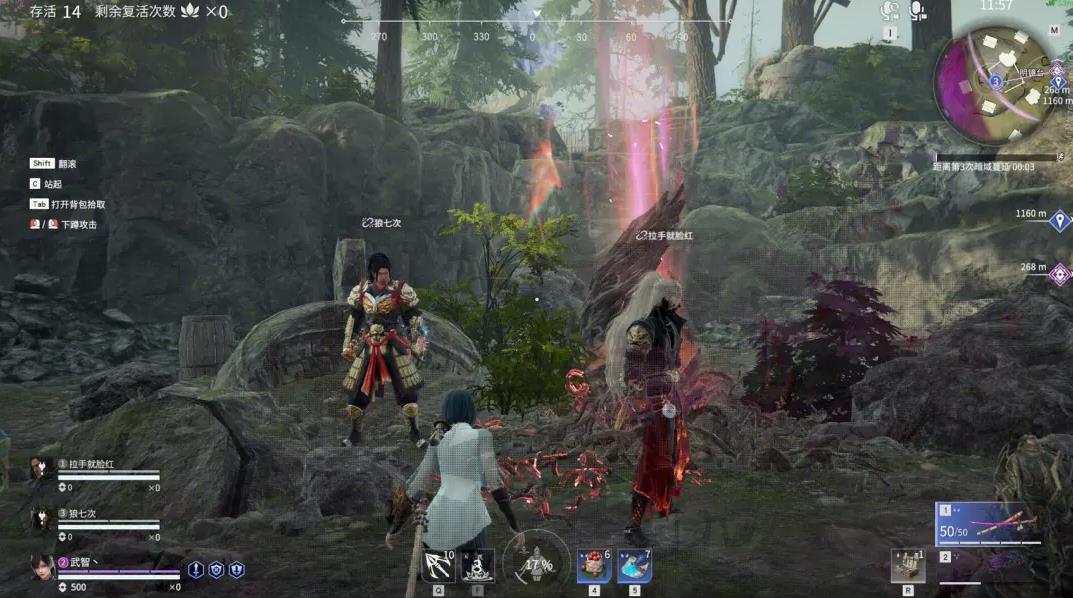
Task: Select teammate 狼七次 portrait
Action: click(41, 519)
